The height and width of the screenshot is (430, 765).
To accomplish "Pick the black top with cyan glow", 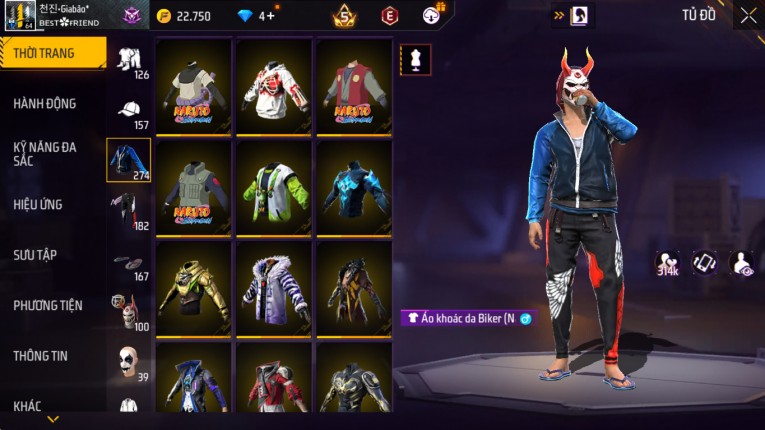I will pos(354,186).
